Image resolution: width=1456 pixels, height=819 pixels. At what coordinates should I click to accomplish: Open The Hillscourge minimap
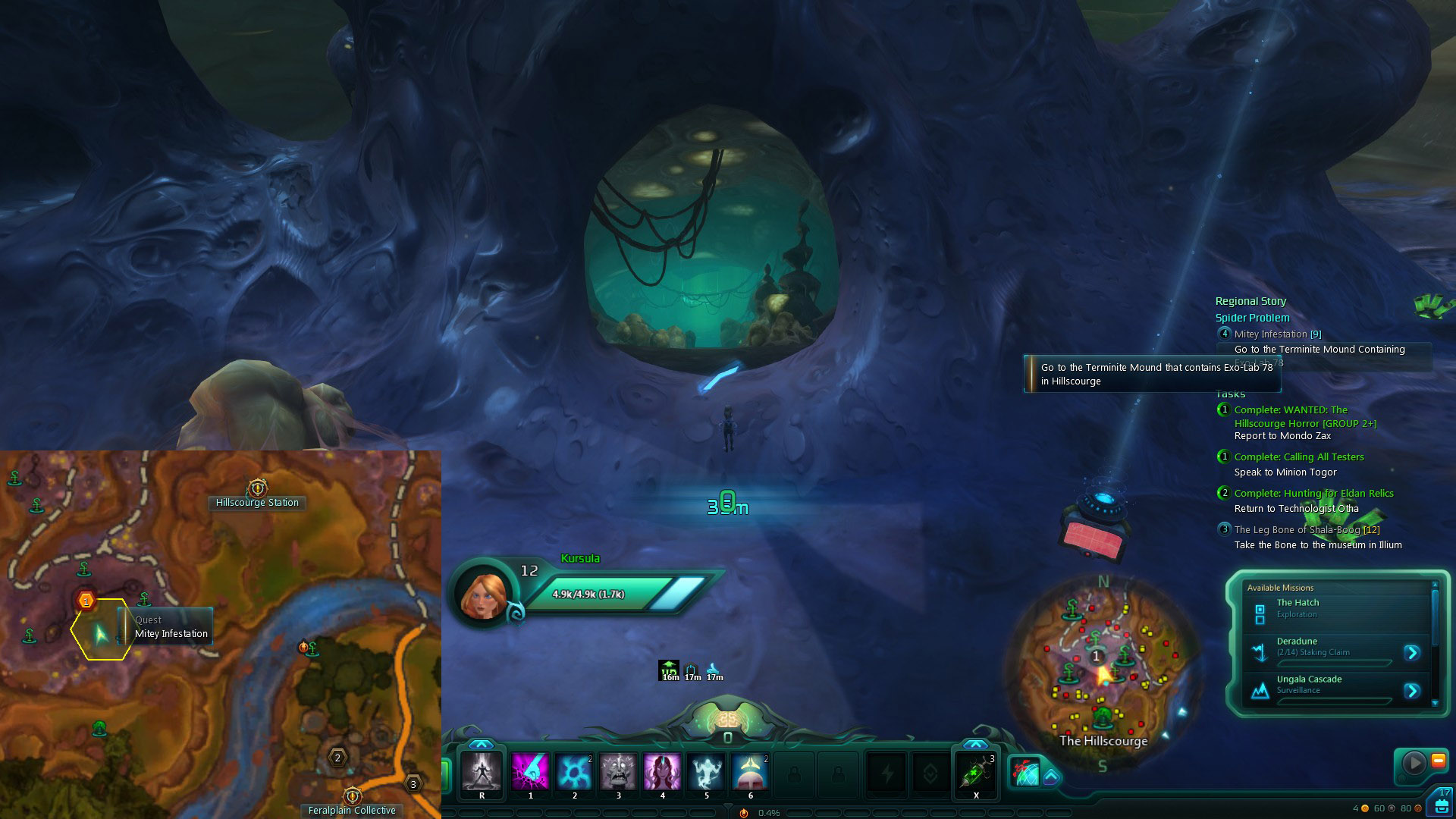tap(1103, 666)
